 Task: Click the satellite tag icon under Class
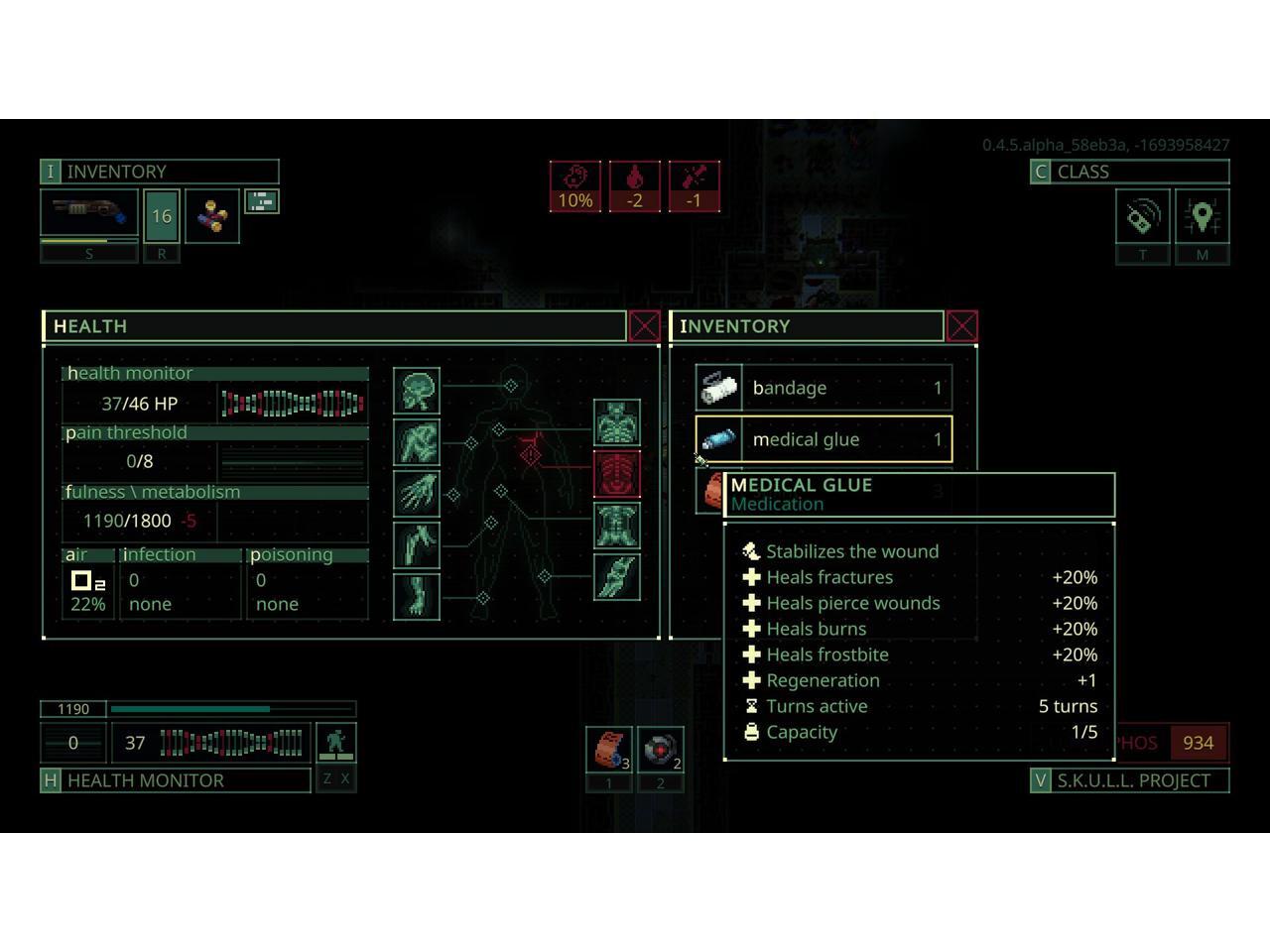1142,217
